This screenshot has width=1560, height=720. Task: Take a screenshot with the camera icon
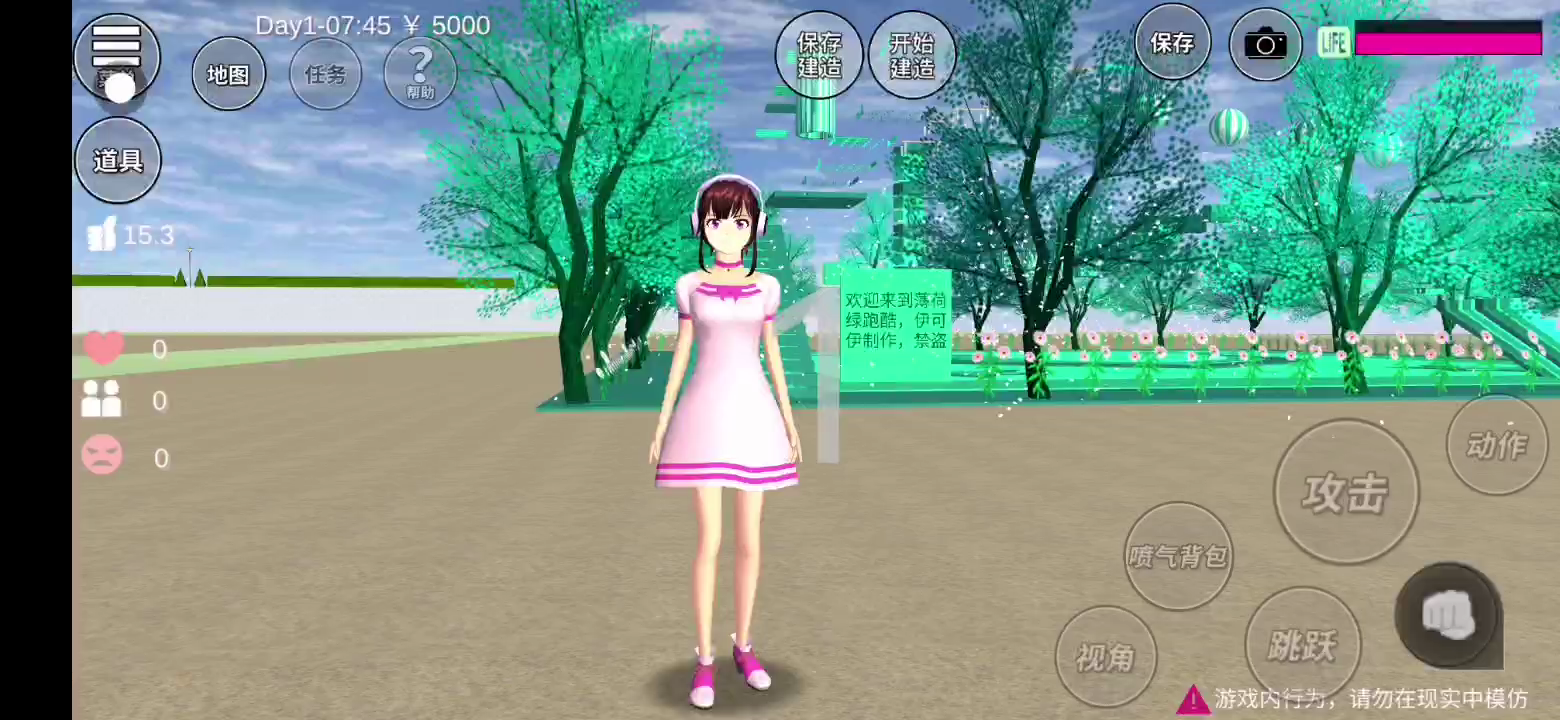tap(1265, 44)
